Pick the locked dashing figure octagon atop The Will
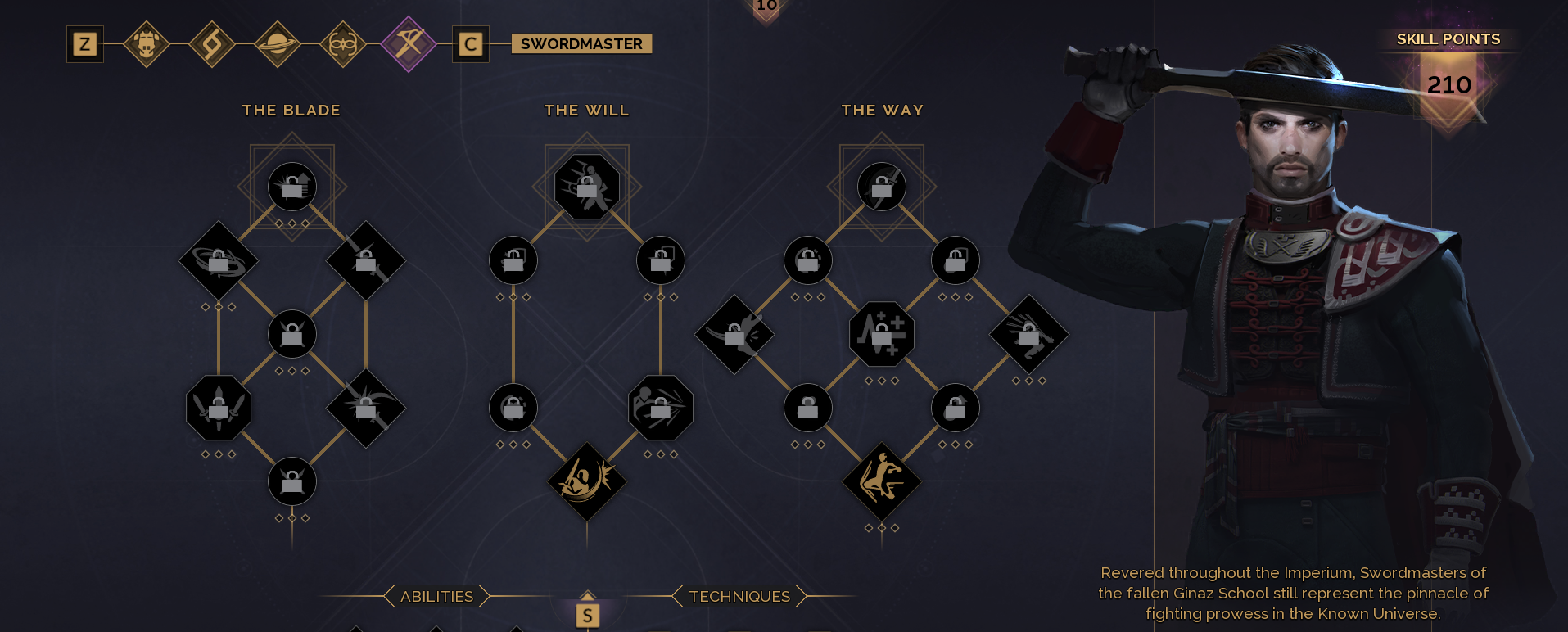Viewport: 1568px width, 632px height. 587,187
